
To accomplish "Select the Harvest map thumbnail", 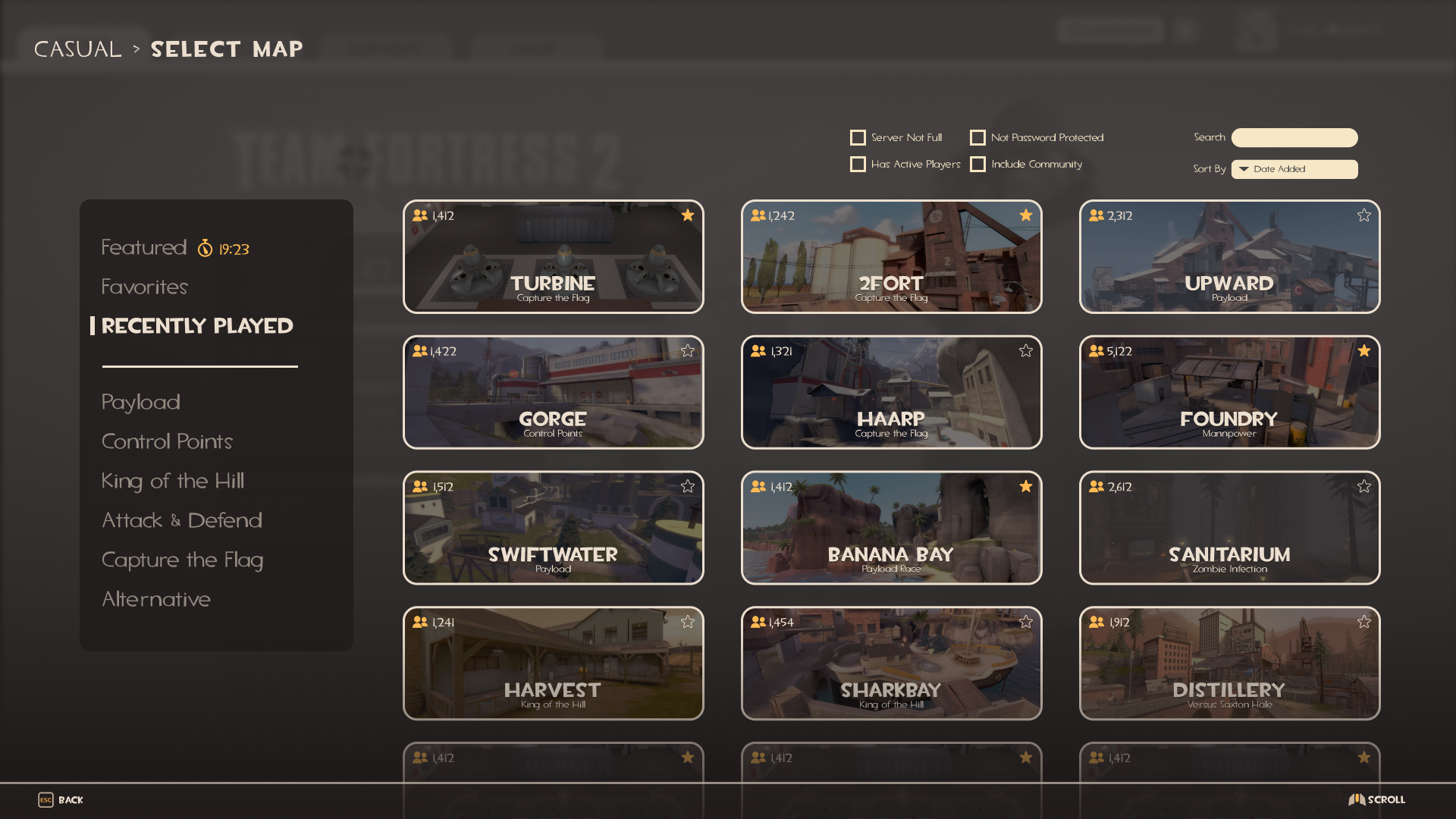I will (x=553, y=663).
